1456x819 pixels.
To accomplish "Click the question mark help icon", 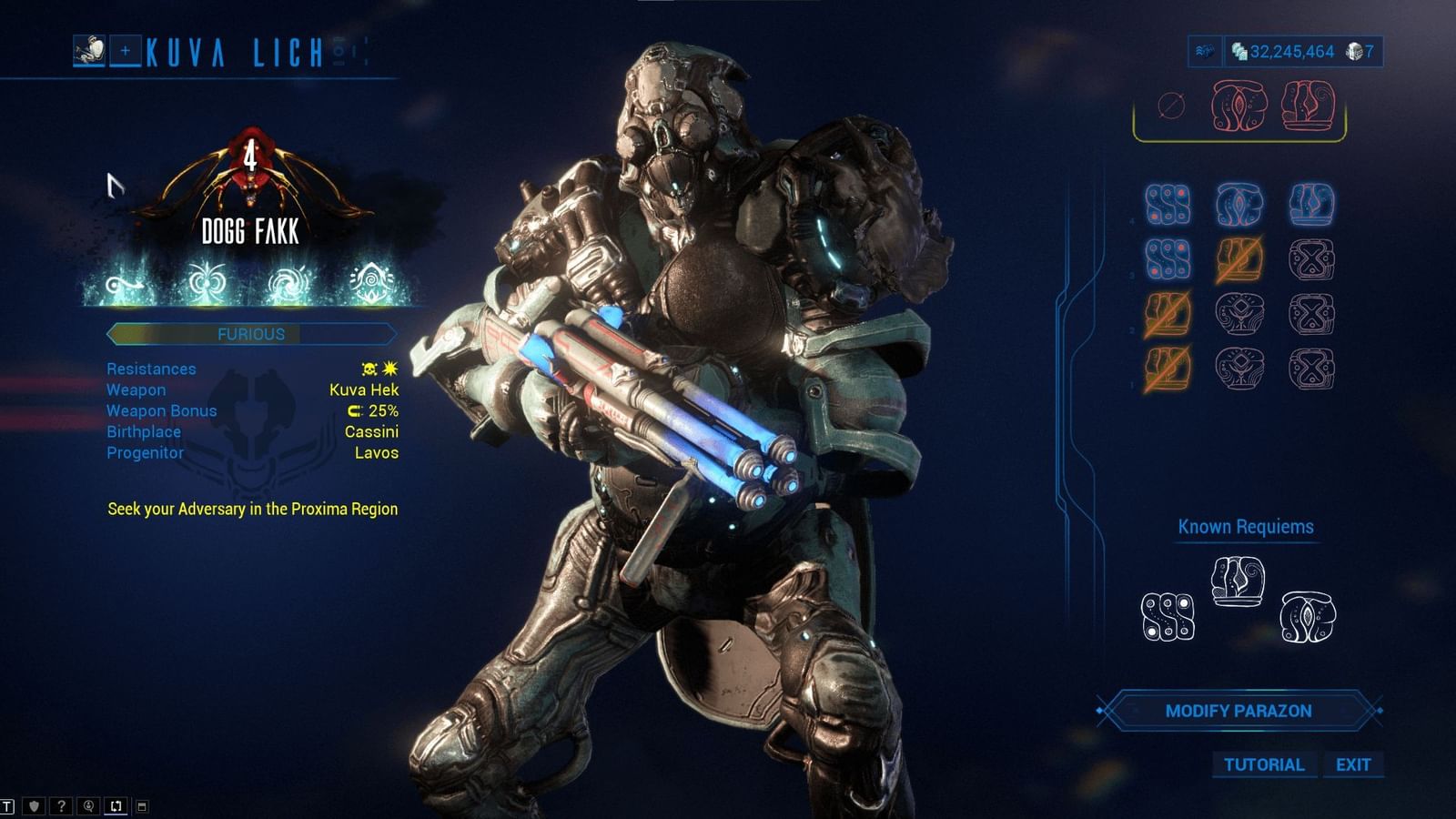I will click(60, 805).
